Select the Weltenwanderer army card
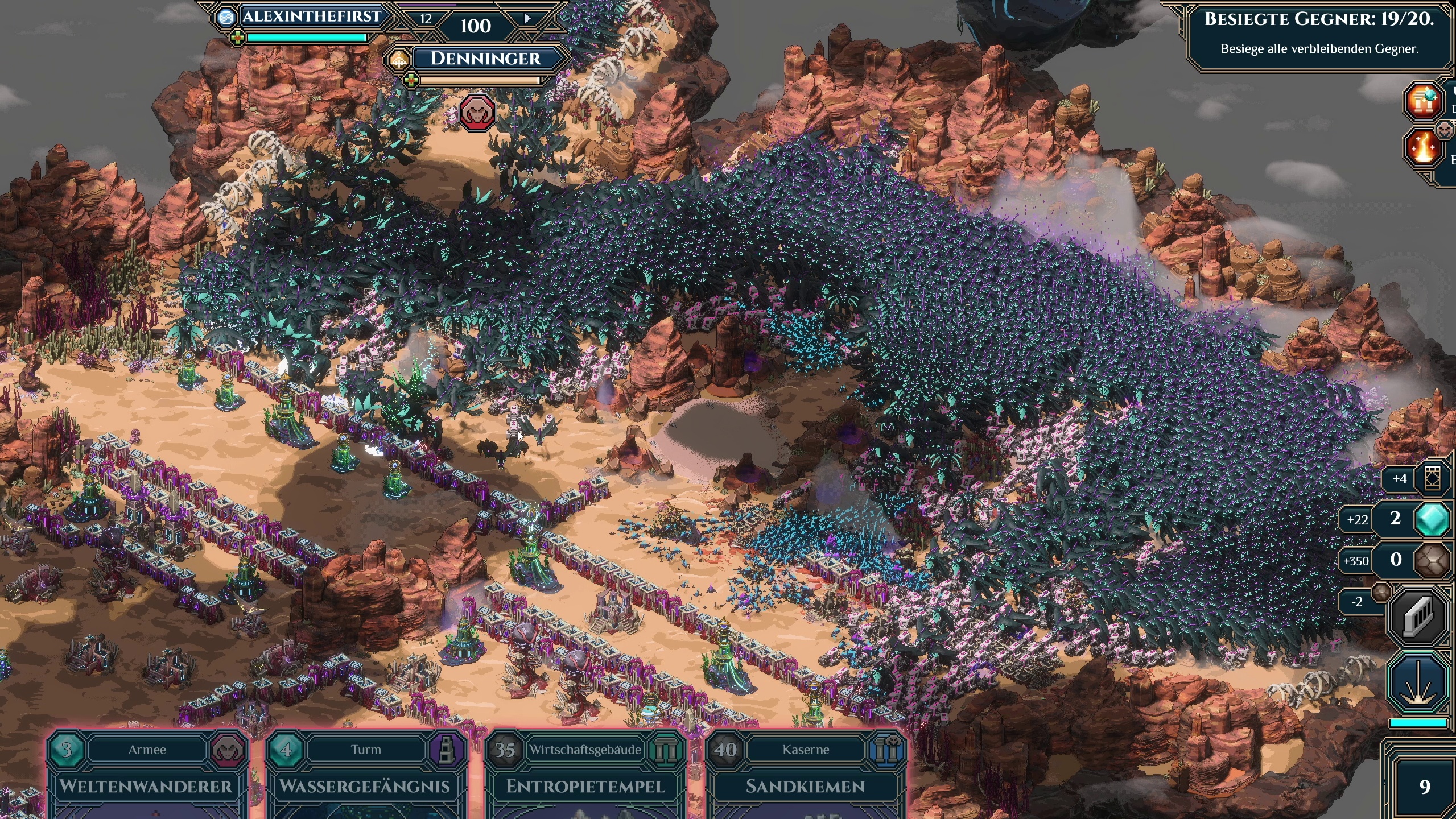This screenshot has height=819, width=1456. pyautogui.click(x=147, y=780)
